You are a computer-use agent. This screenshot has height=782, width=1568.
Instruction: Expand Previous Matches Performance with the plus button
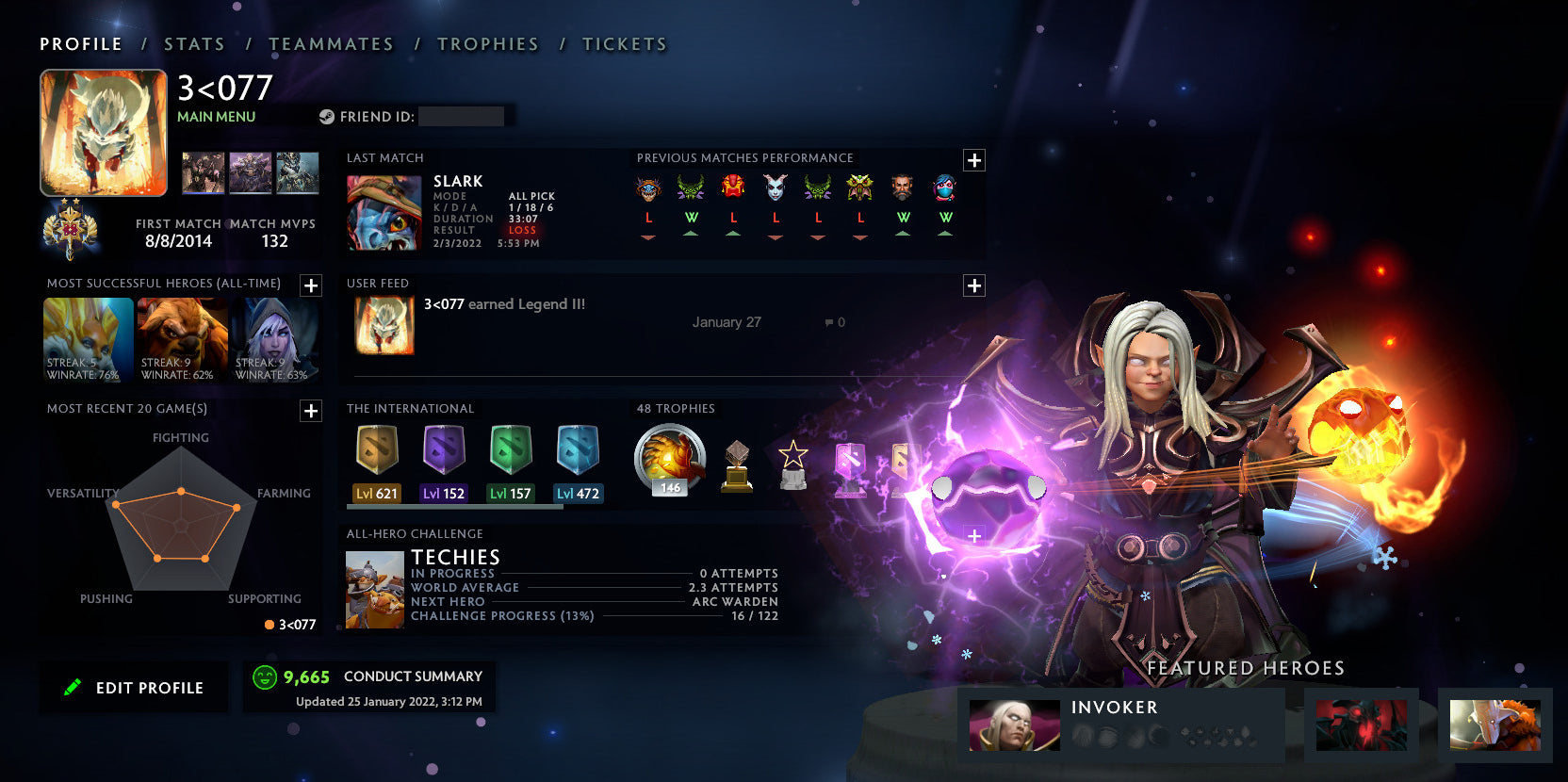[x=973, y=160]
